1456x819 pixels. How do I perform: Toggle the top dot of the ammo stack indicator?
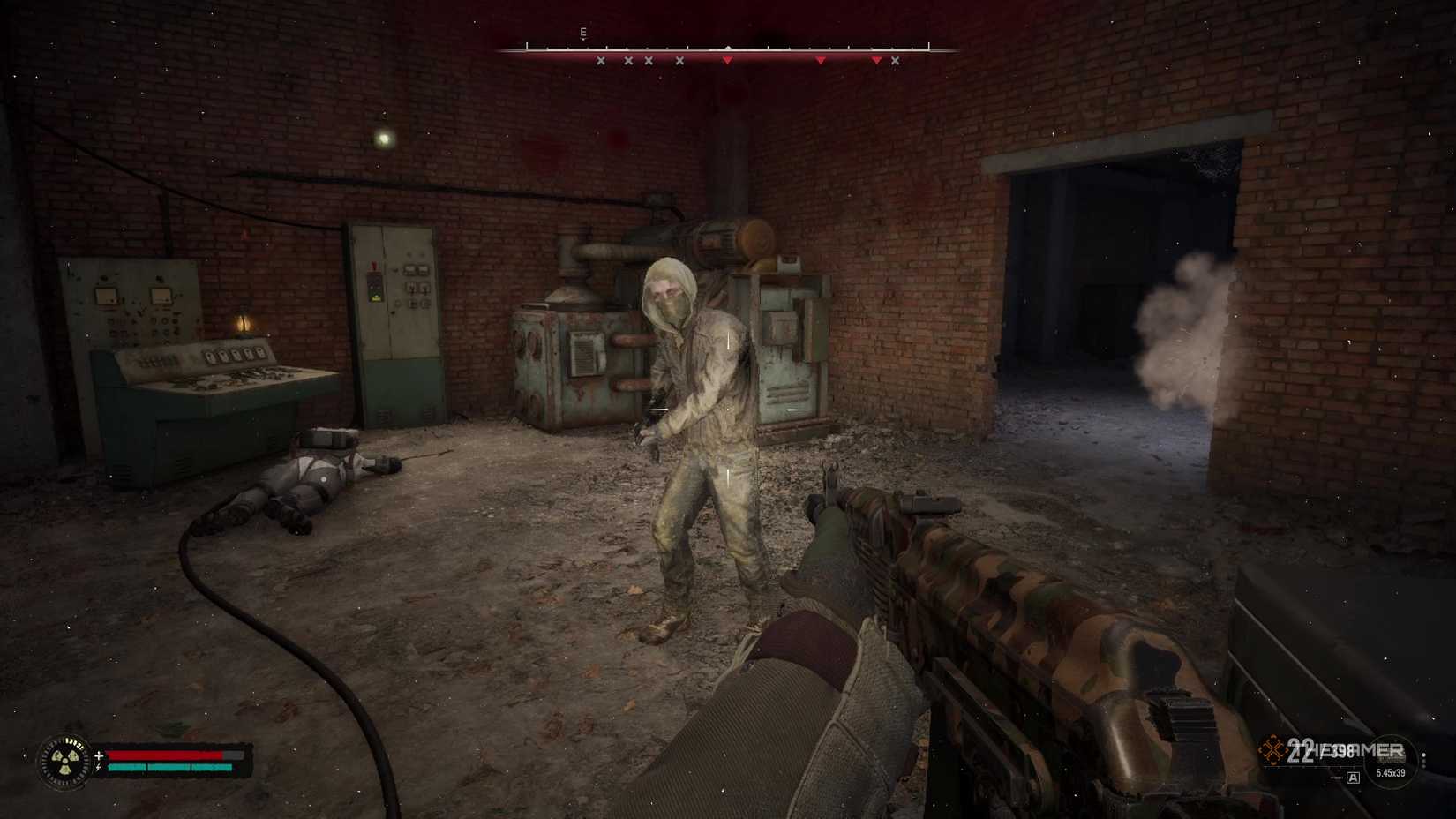point(1423,754)
